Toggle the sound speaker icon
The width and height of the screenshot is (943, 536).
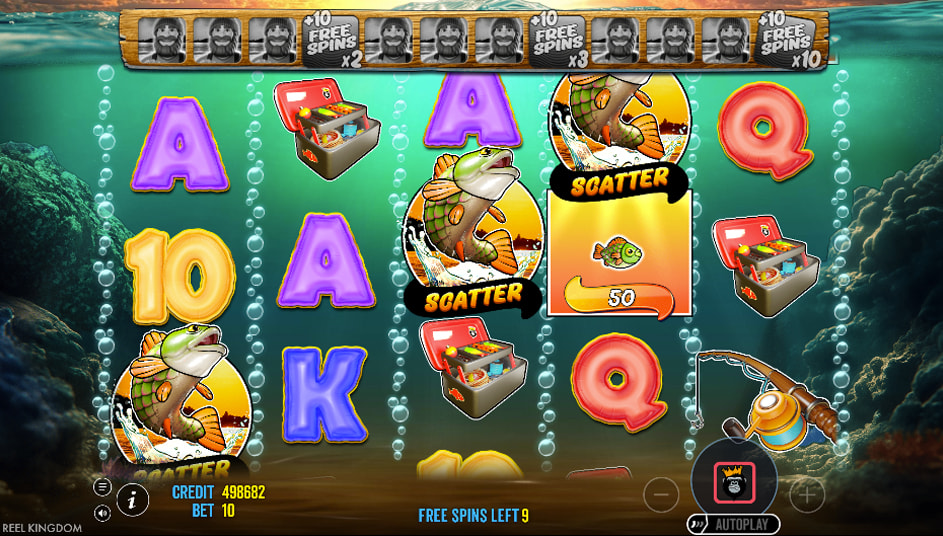click(102, 512)
